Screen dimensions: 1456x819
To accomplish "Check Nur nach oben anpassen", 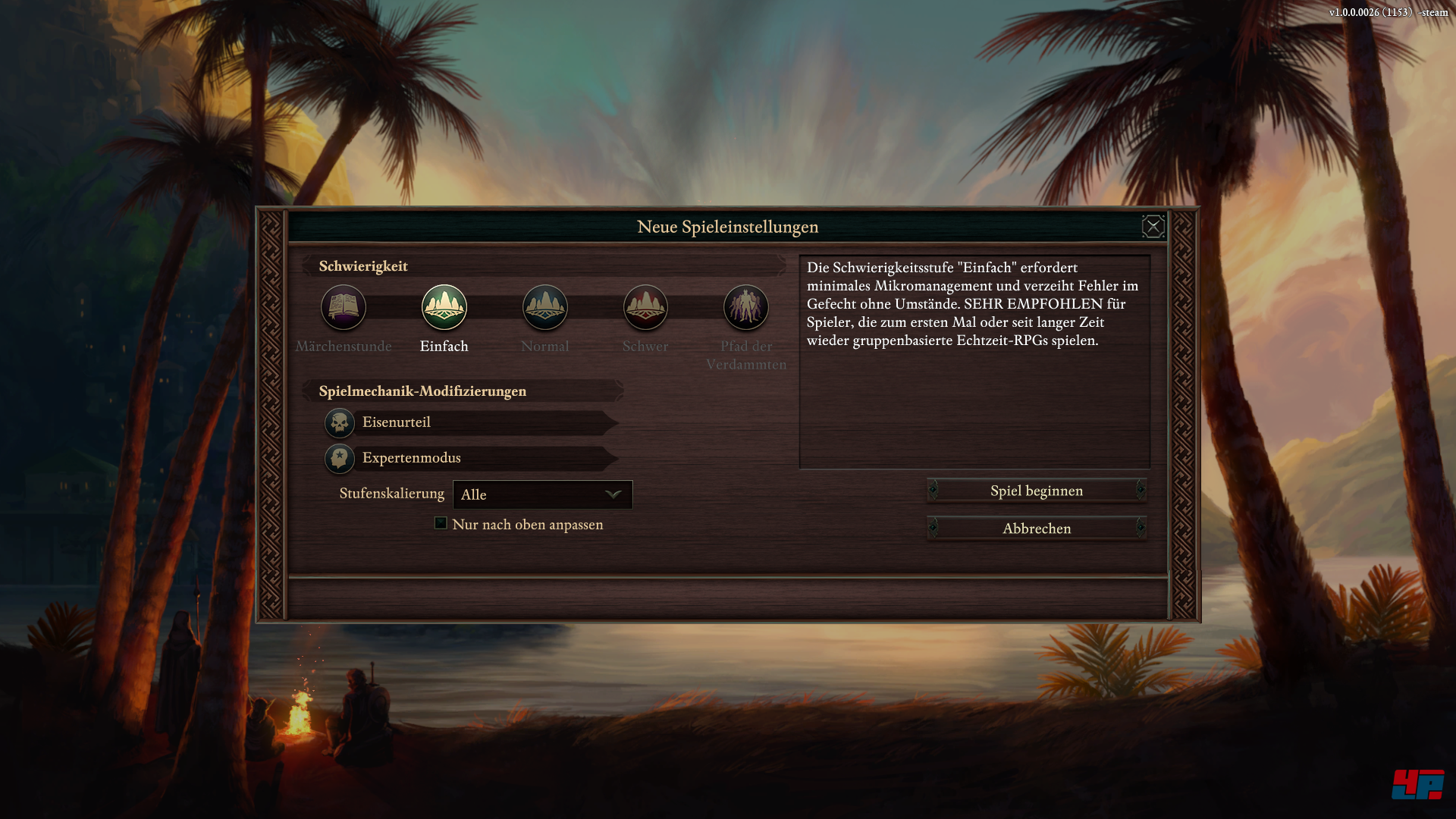I will coord(441,522).
